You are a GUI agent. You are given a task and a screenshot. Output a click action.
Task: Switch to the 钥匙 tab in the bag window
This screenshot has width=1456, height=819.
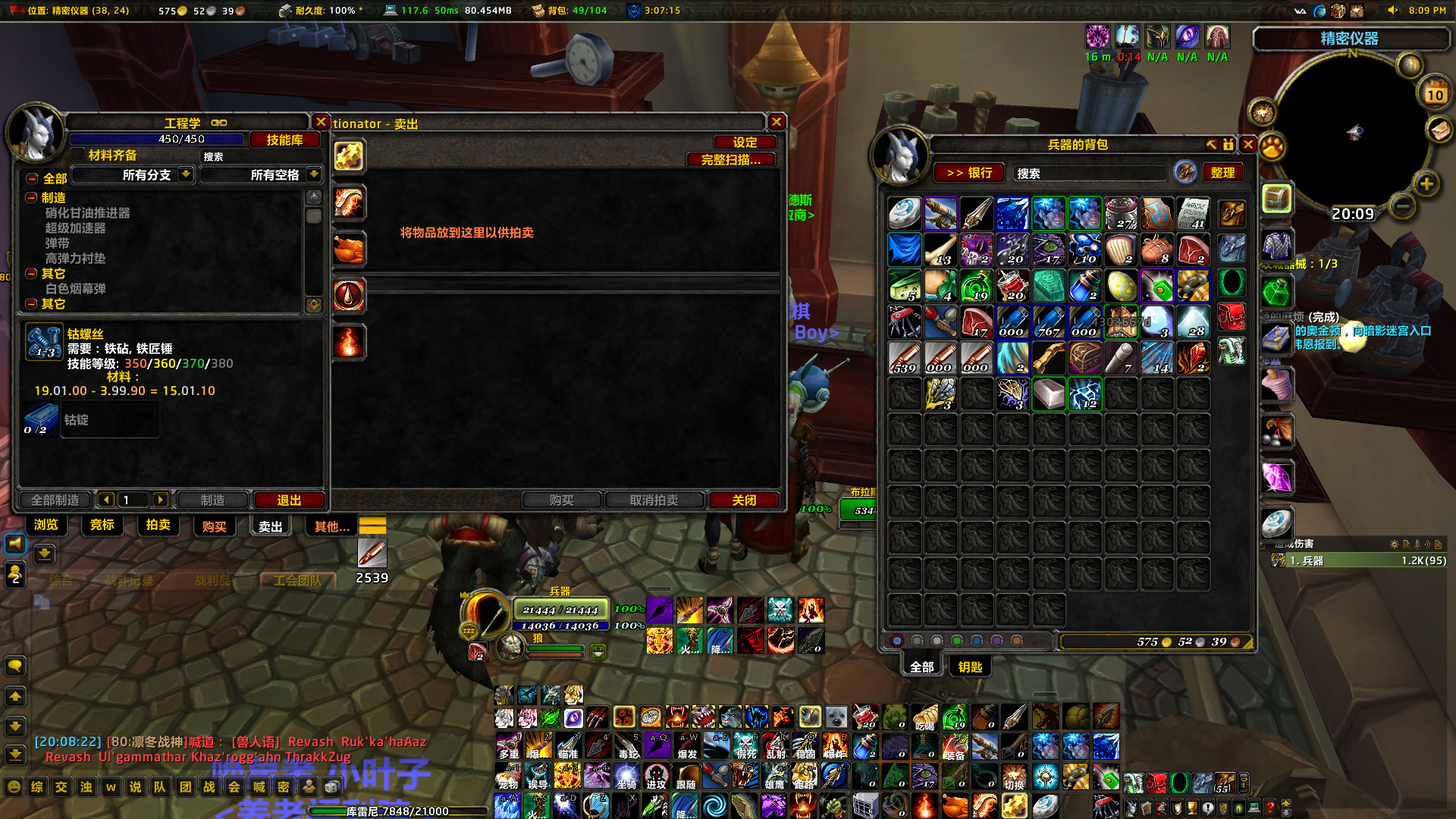coord(970,666)
